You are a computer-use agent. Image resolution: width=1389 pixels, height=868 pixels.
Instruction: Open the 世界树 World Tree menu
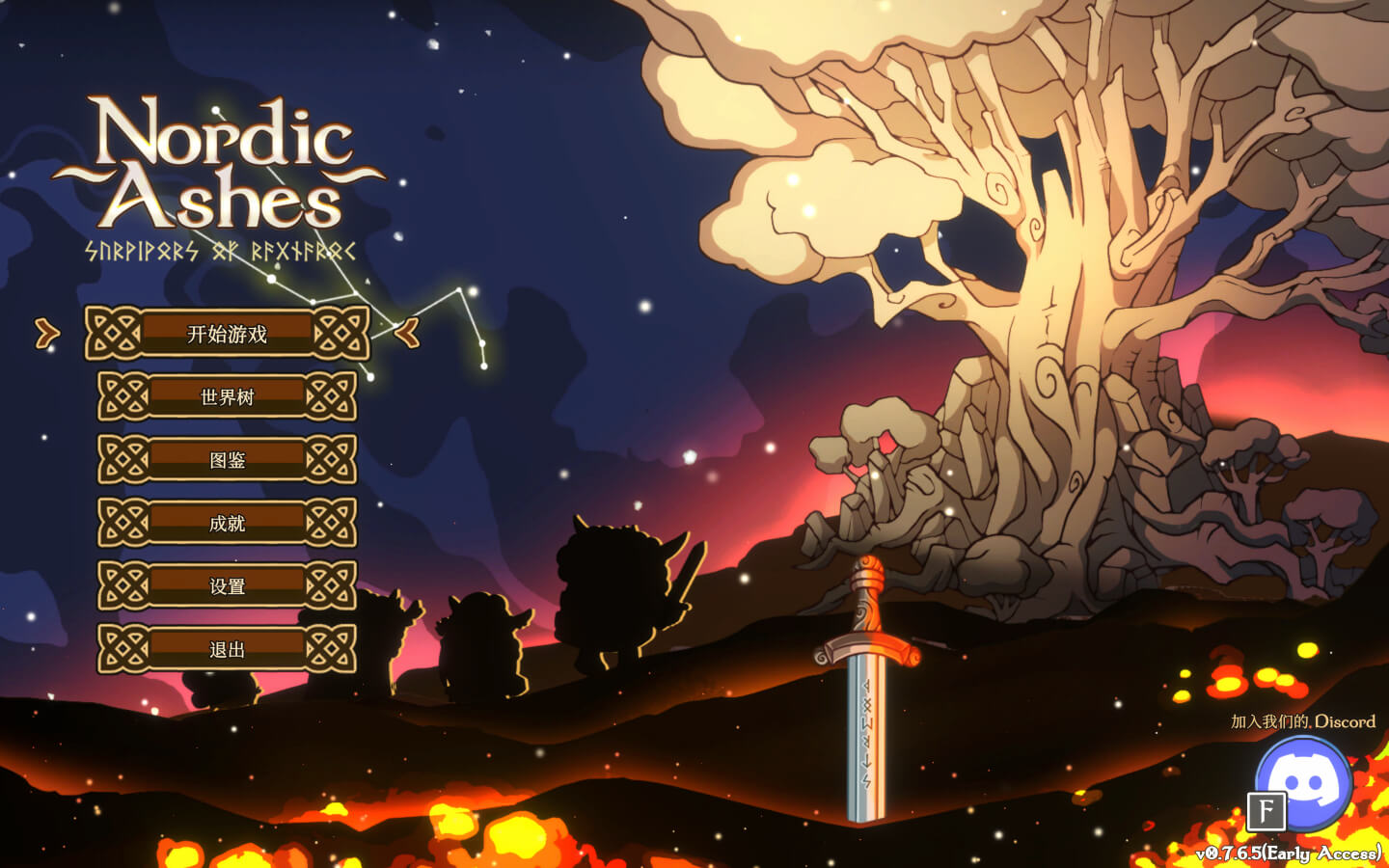pyautogui.click(x=228, y=398)
